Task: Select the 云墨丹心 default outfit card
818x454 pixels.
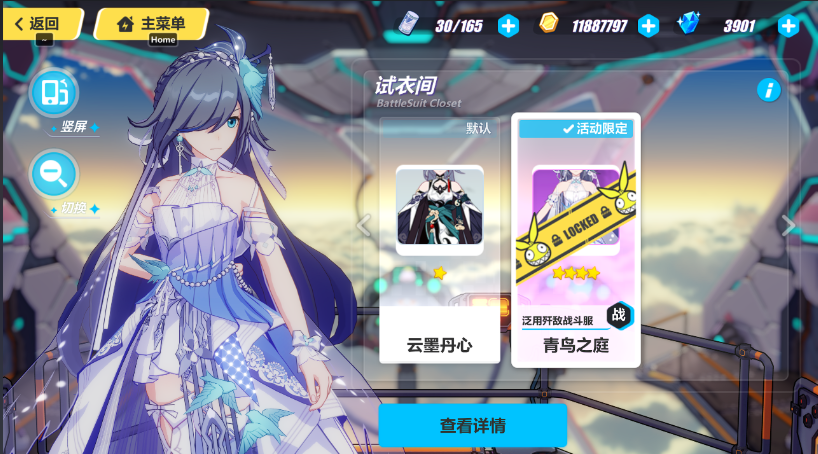Action: pyautogui.click(x=439, y=240)
